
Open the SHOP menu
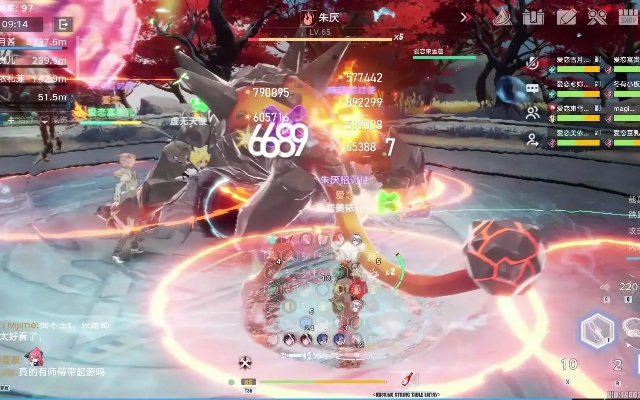tap(628, 15)
